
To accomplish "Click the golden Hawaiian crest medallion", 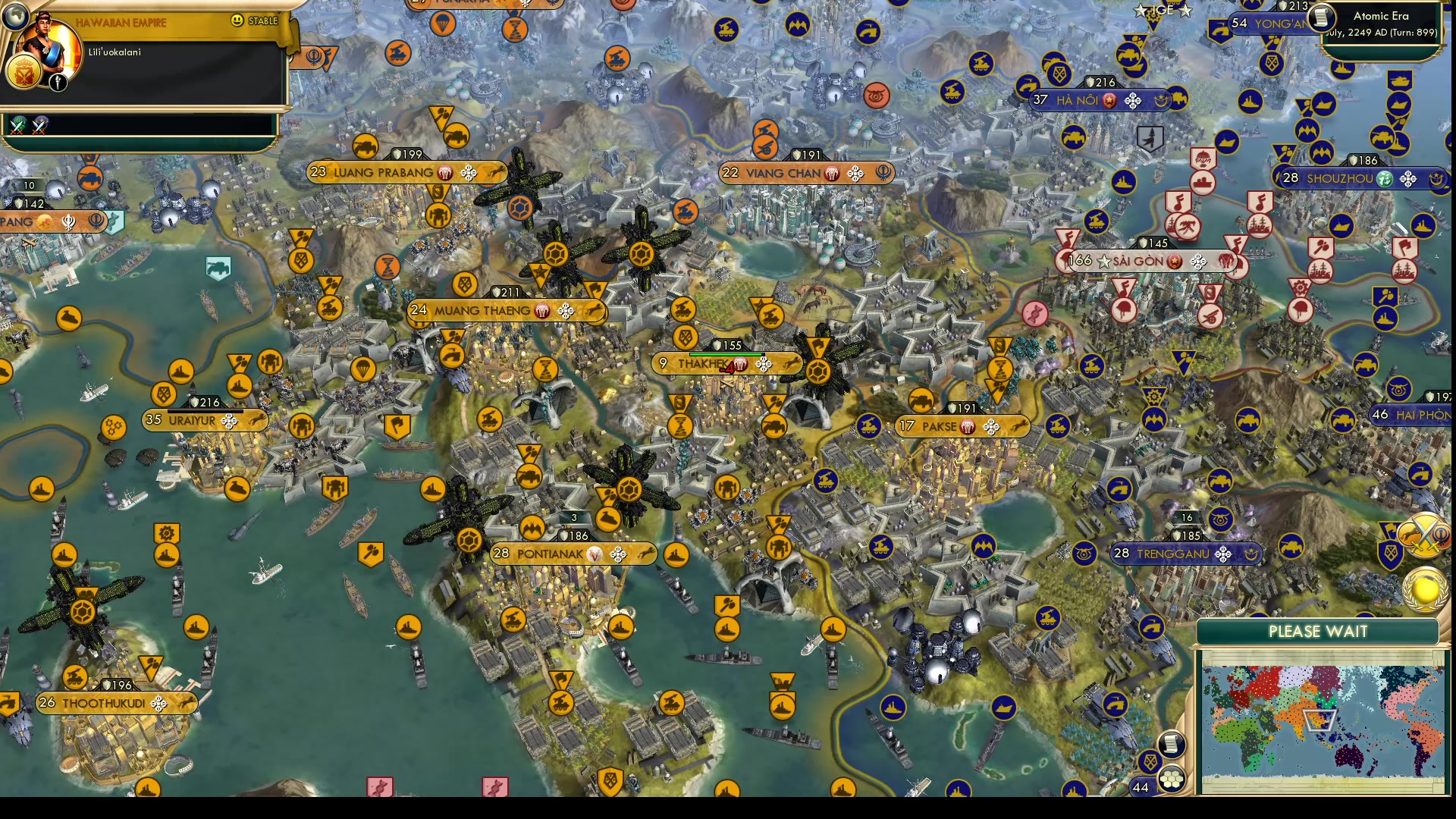I will tap(23, 72).
